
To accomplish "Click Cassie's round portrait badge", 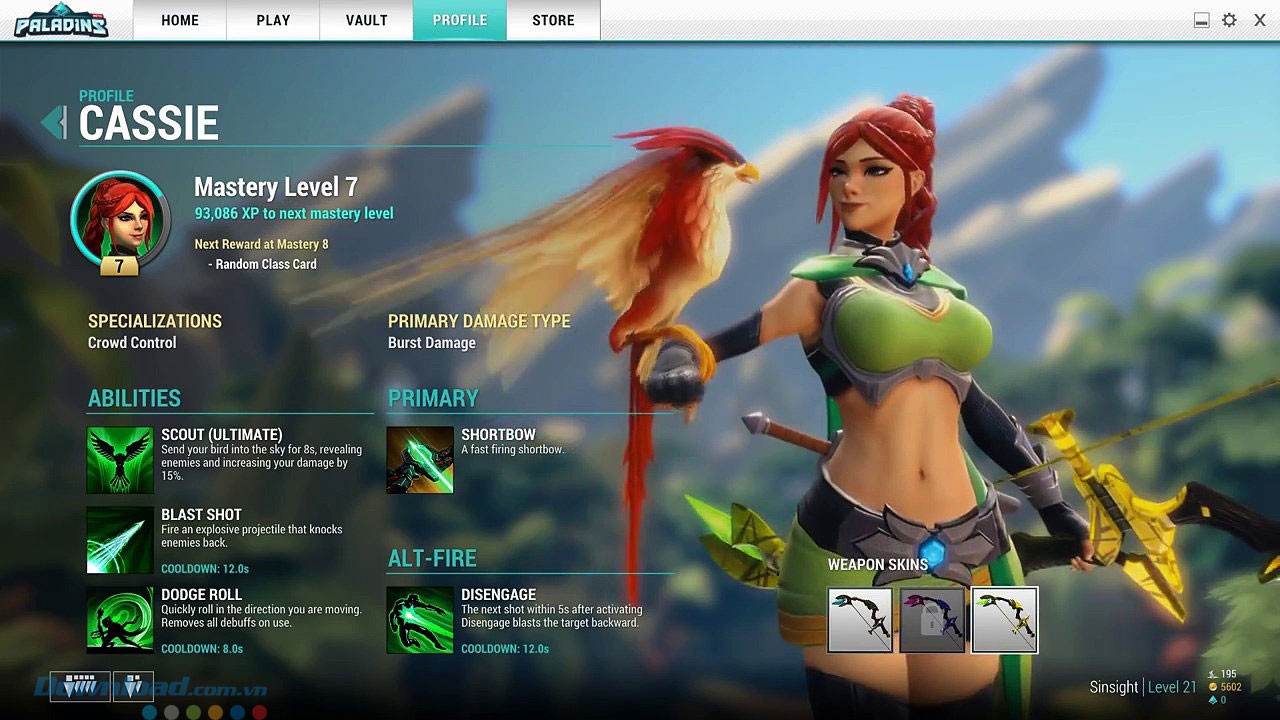I will (120, 221).
